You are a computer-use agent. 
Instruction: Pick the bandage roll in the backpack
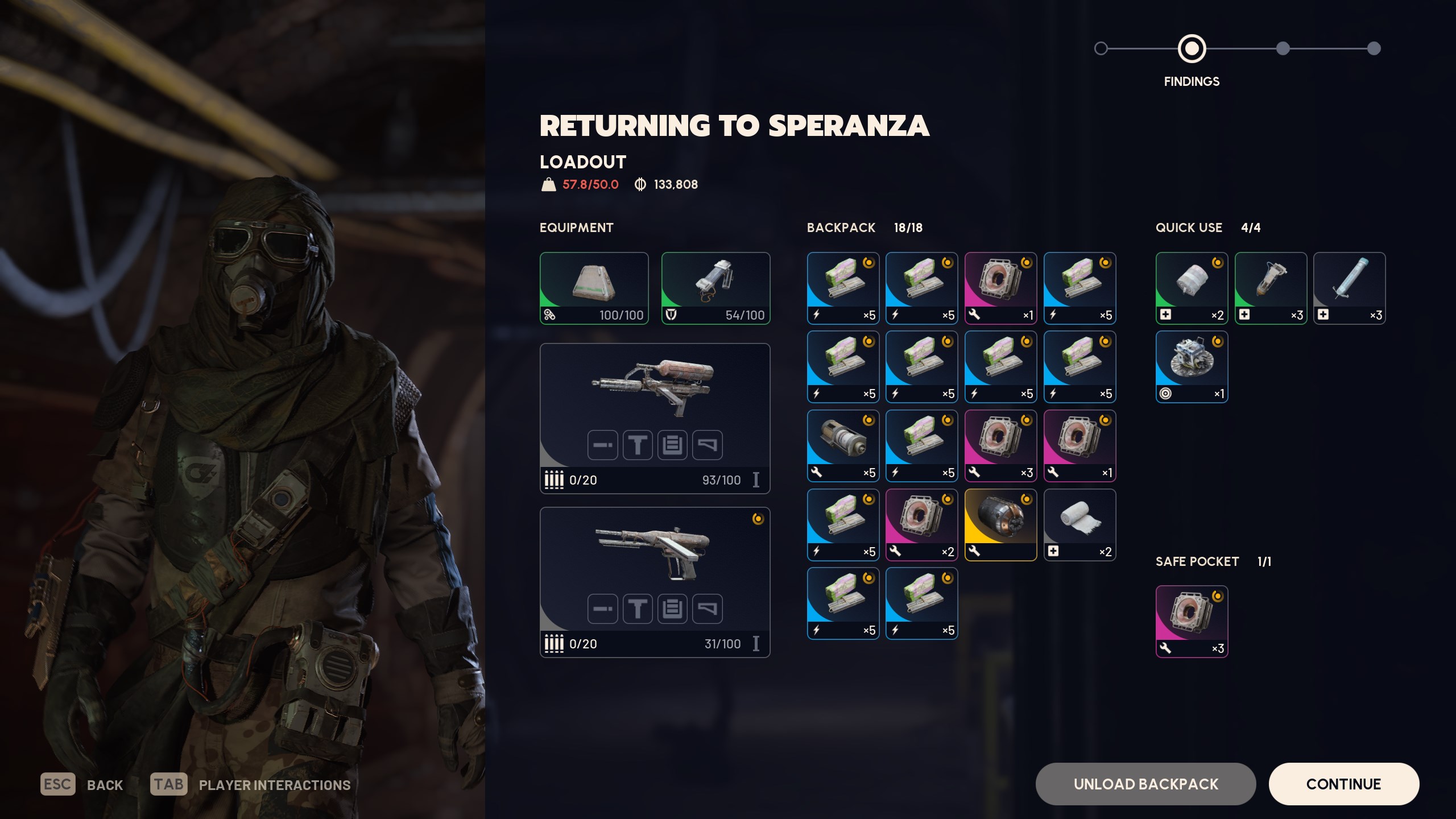coord(1079,524)
